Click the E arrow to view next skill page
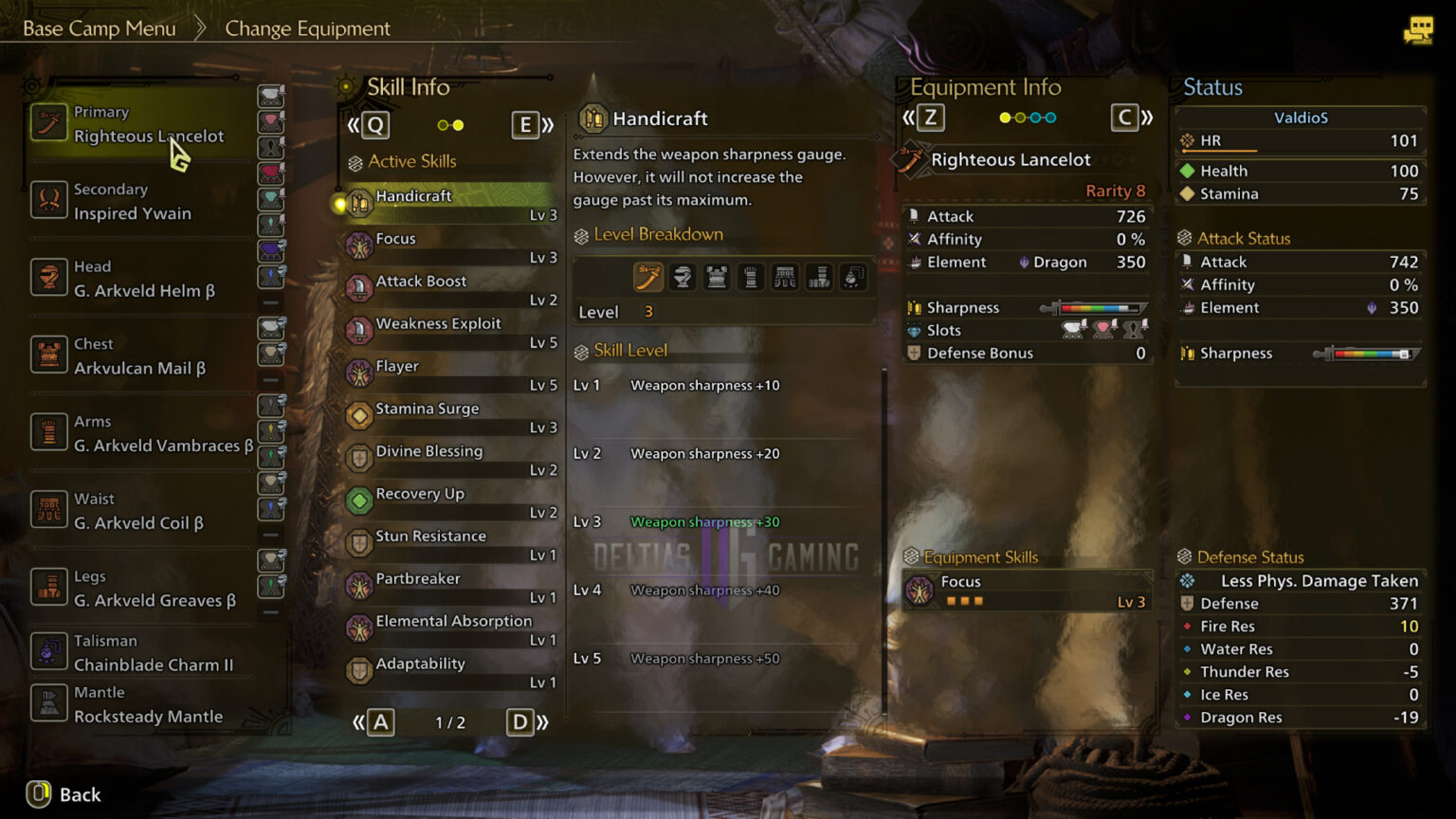Screen dimensions: 1456x819 [527, 124]
